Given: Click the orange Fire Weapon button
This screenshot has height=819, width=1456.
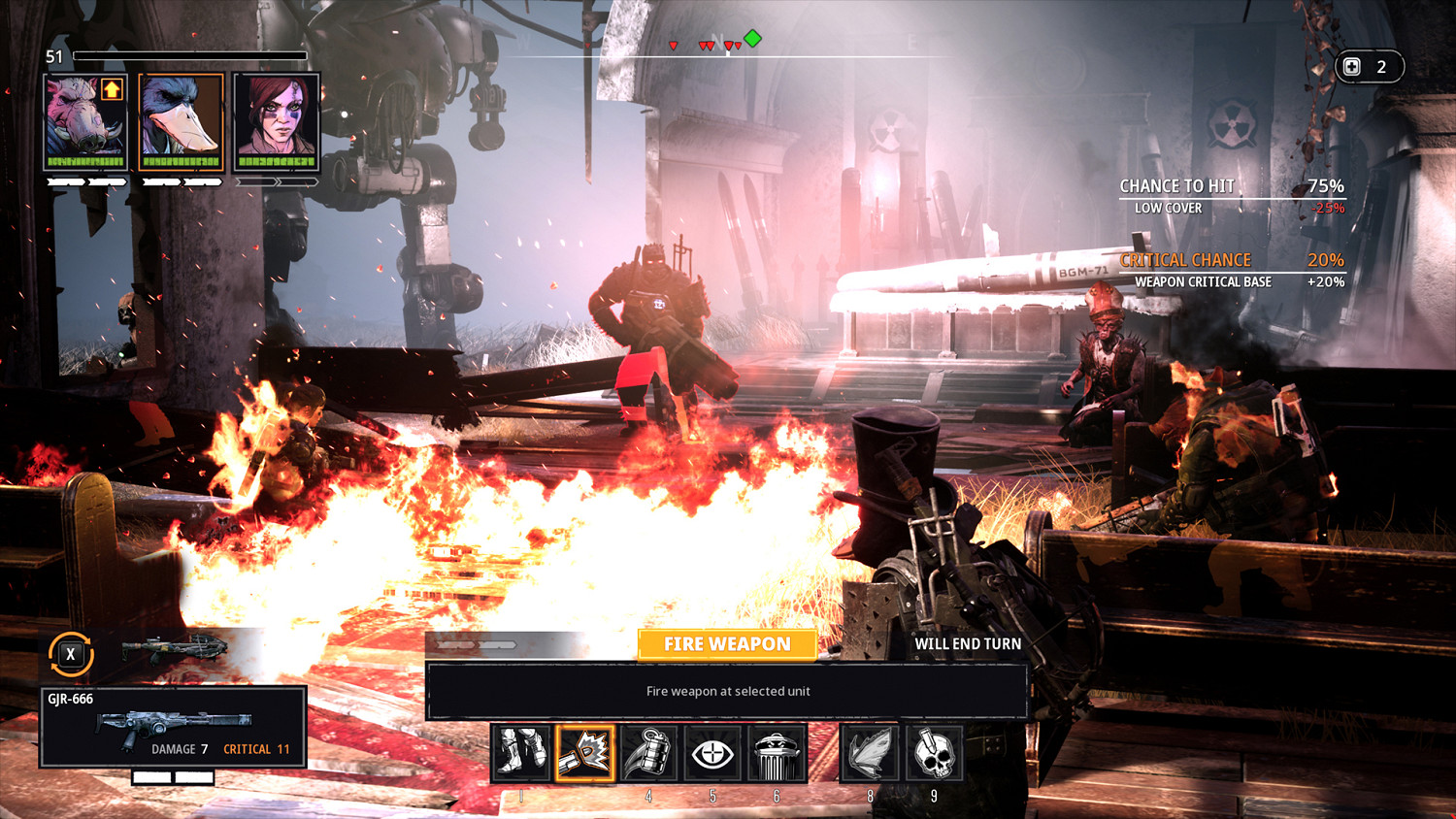Looking at the screenshot, I should click(x=727, y=644).
